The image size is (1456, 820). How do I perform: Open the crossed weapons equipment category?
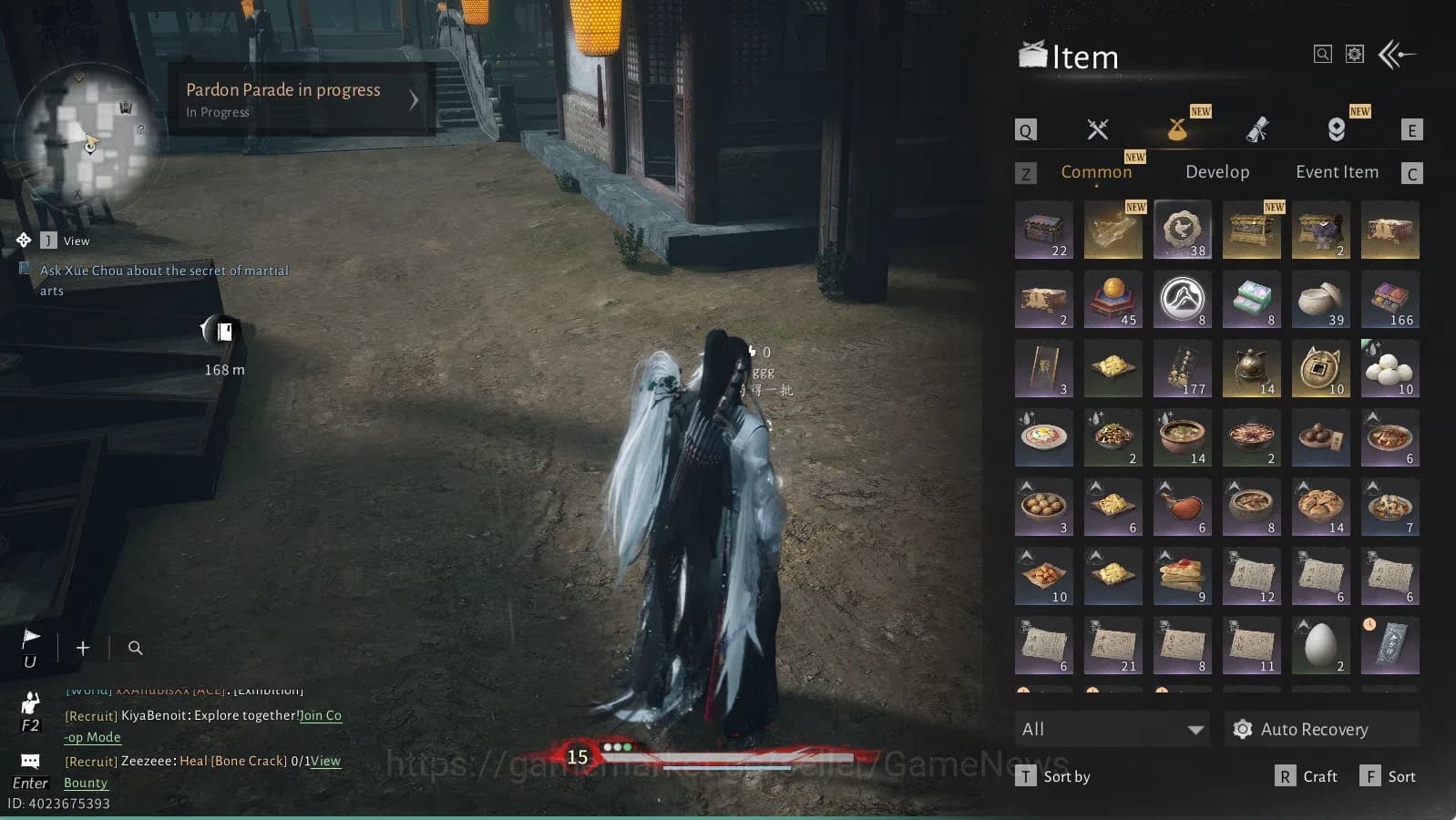click(x=1098, y=130)
